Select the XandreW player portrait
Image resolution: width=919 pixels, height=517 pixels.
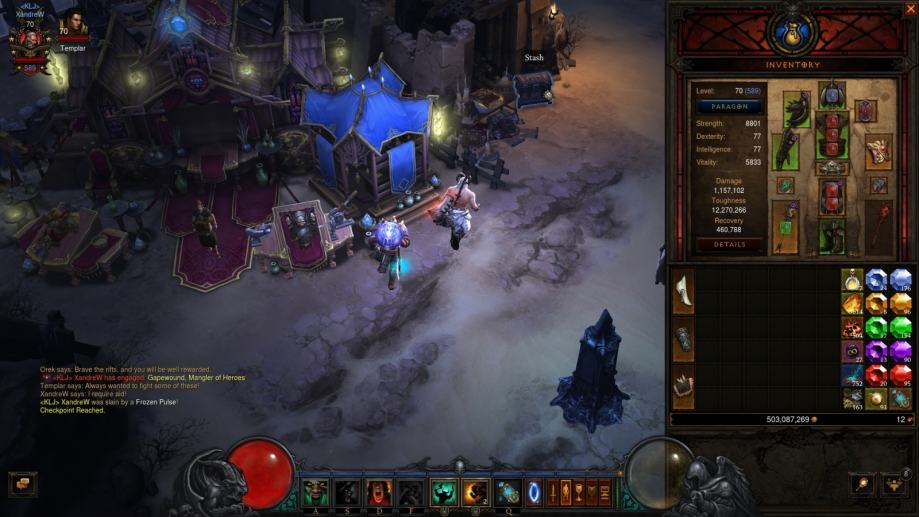[x=29, y=40]
